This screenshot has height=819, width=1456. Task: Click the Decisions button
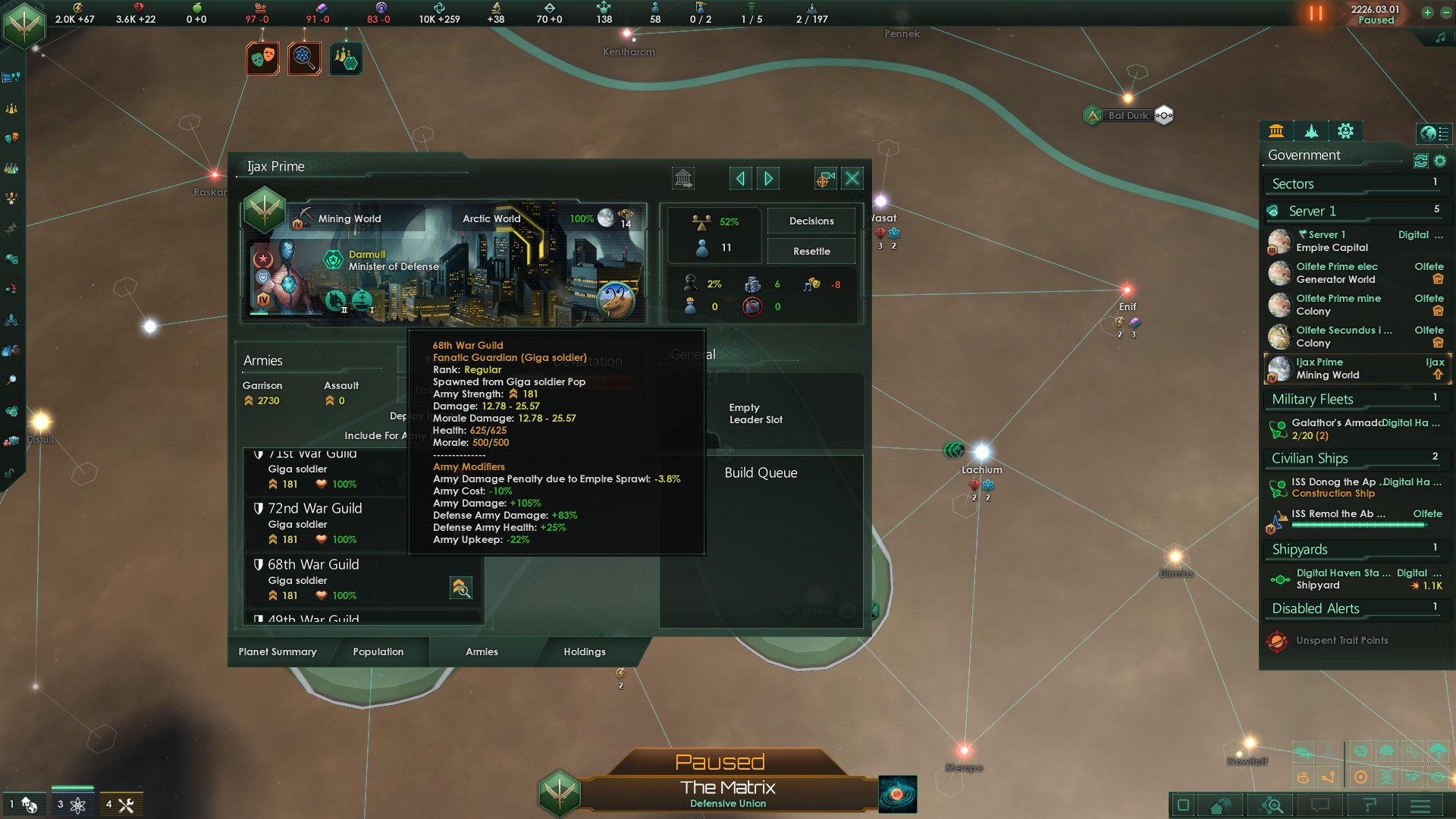(x=811, y=221)
